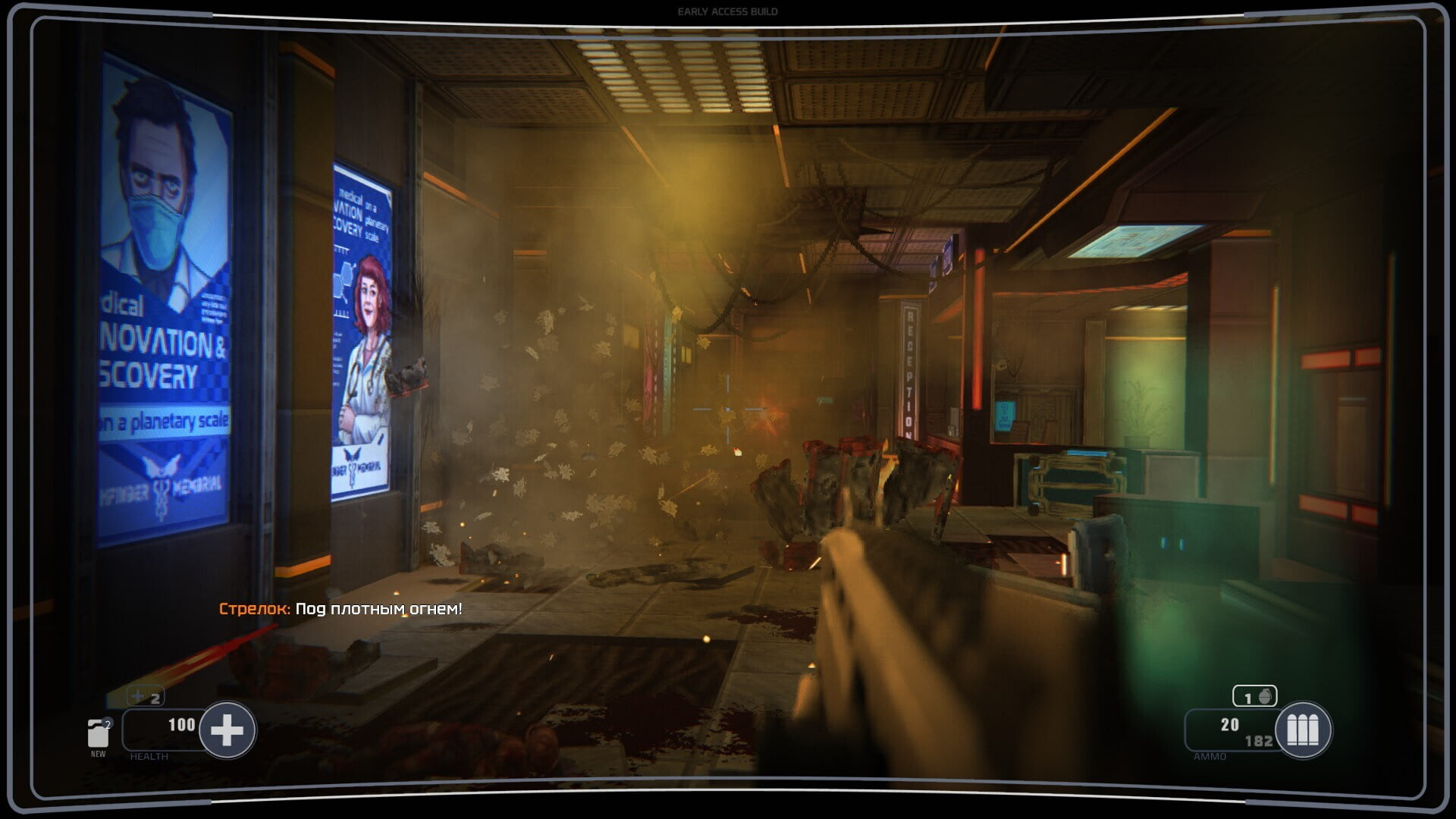This screenshot has width=1456, height=819.
Task: Click the round health cross icon
Action: click(x=227, y=730)
